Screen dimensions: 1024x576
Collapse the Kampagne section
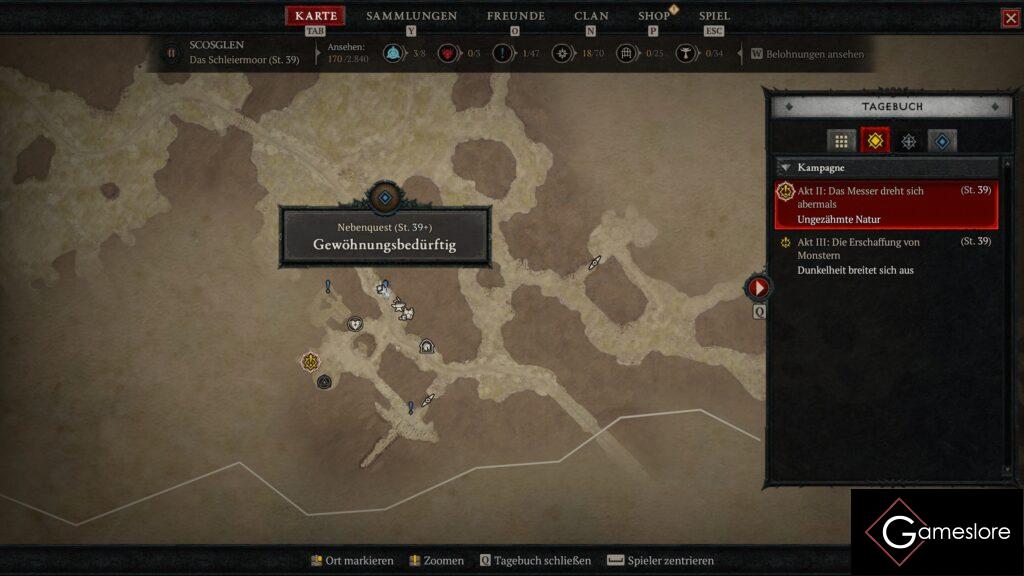(786, 168)
